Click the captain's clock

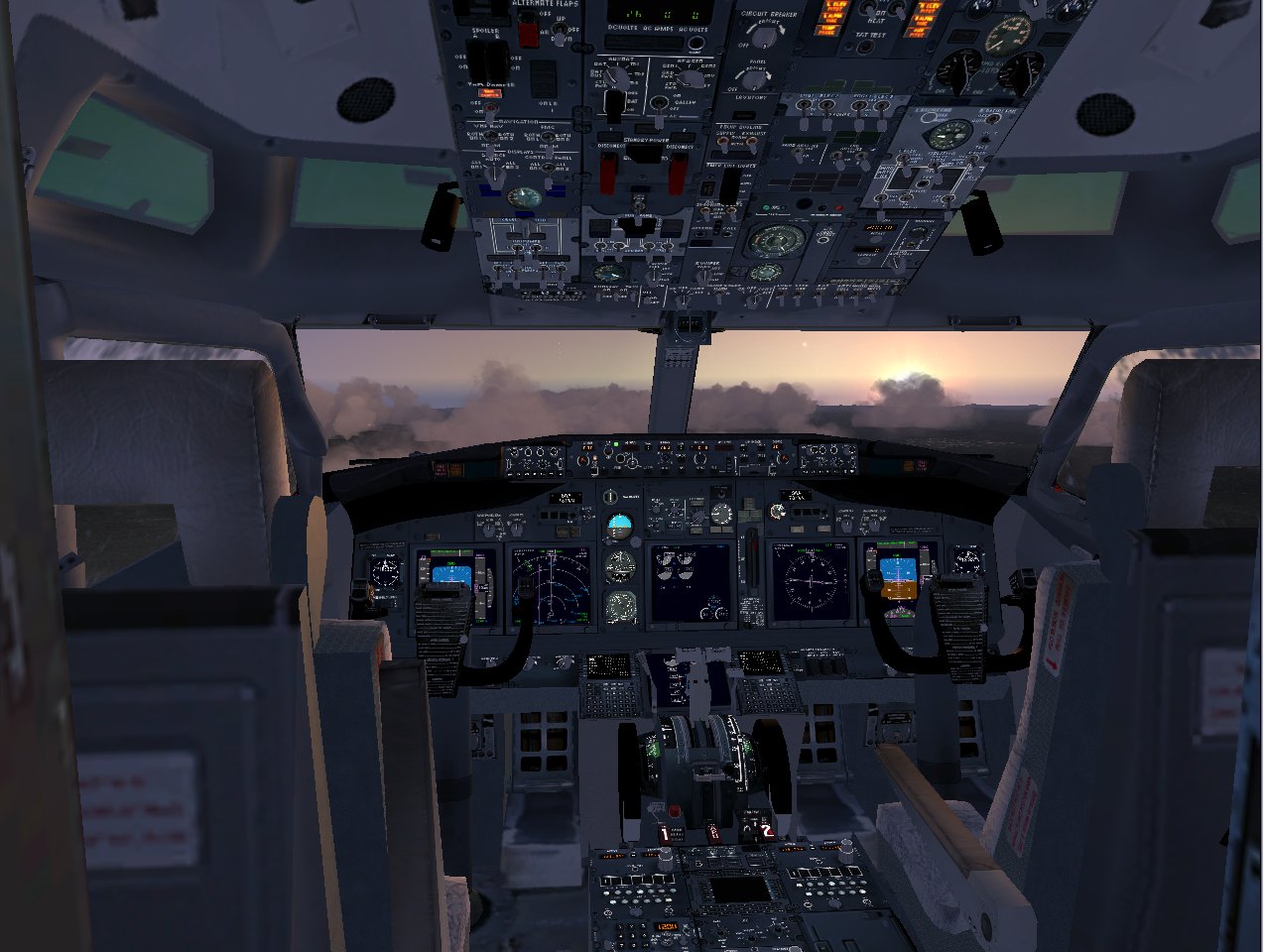pyautogui.click(x=385, y=572)
